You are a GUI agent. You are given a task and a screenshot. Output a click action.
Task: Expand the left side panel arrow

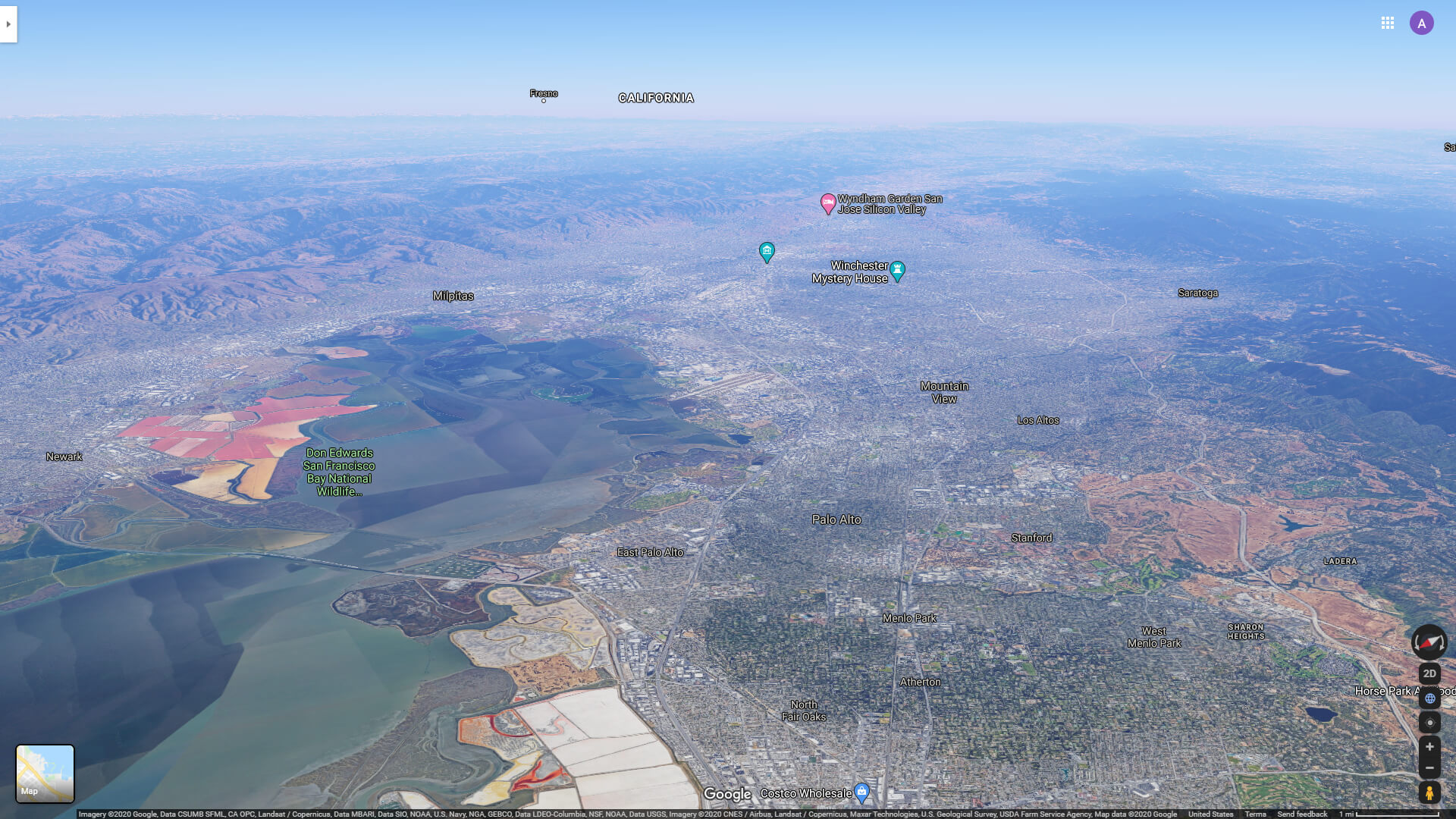tap(8, 24)
